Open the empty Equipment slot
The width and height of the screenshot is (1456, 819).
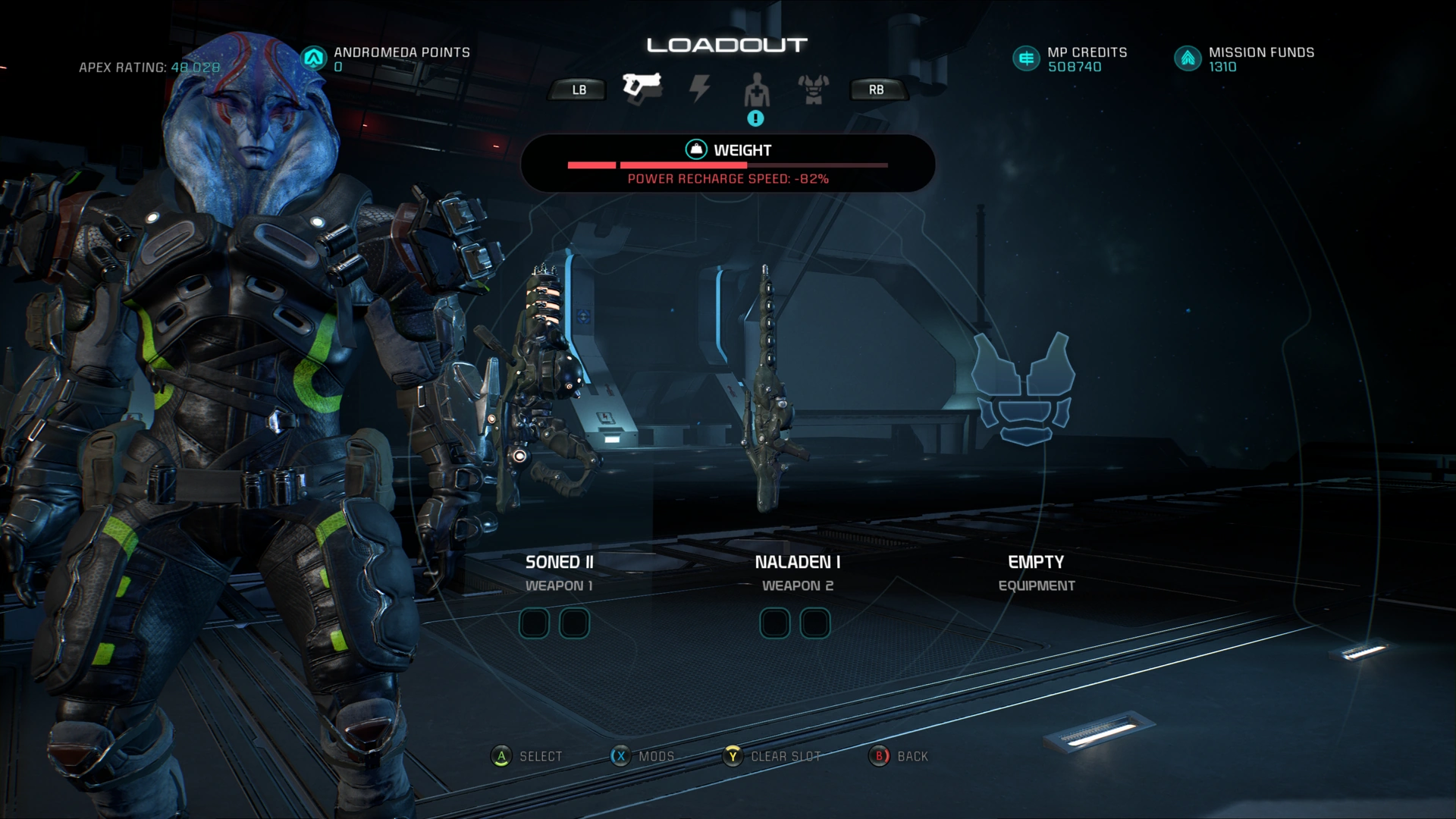click(1034, 394)
